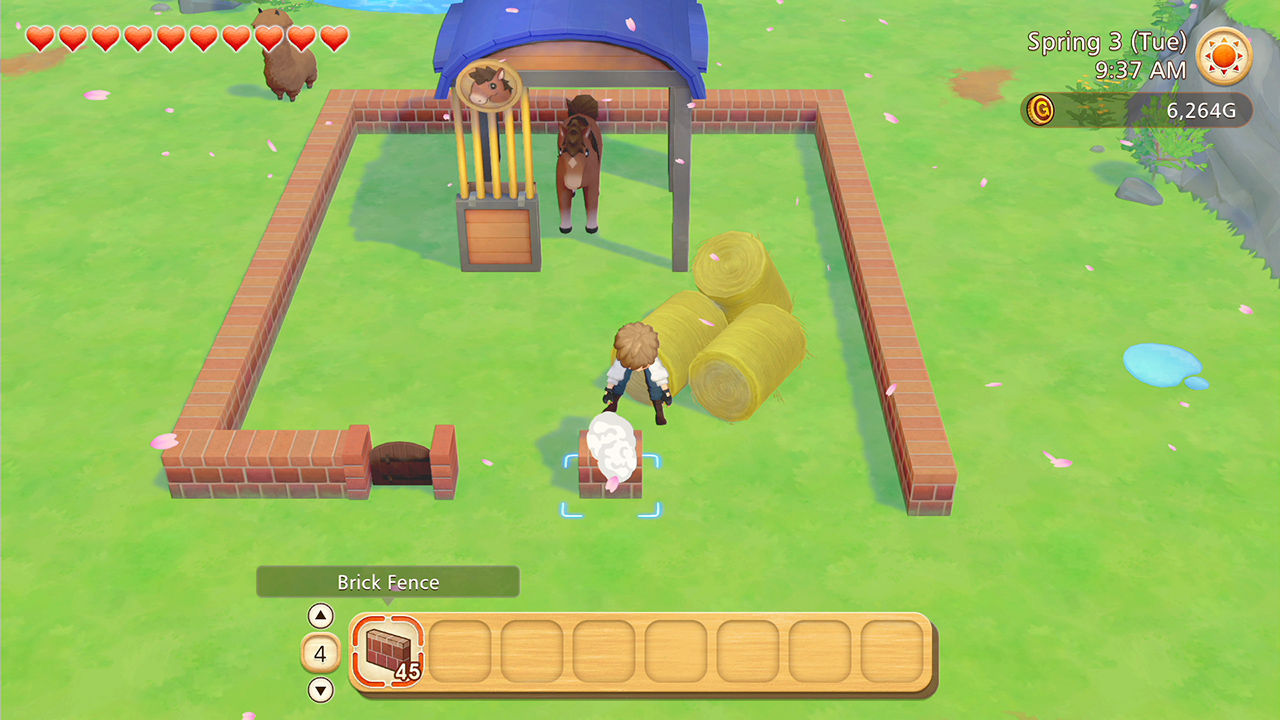Click the Brick Fence tooltip label
The image size is (1280, 720).
coord(387,581)
